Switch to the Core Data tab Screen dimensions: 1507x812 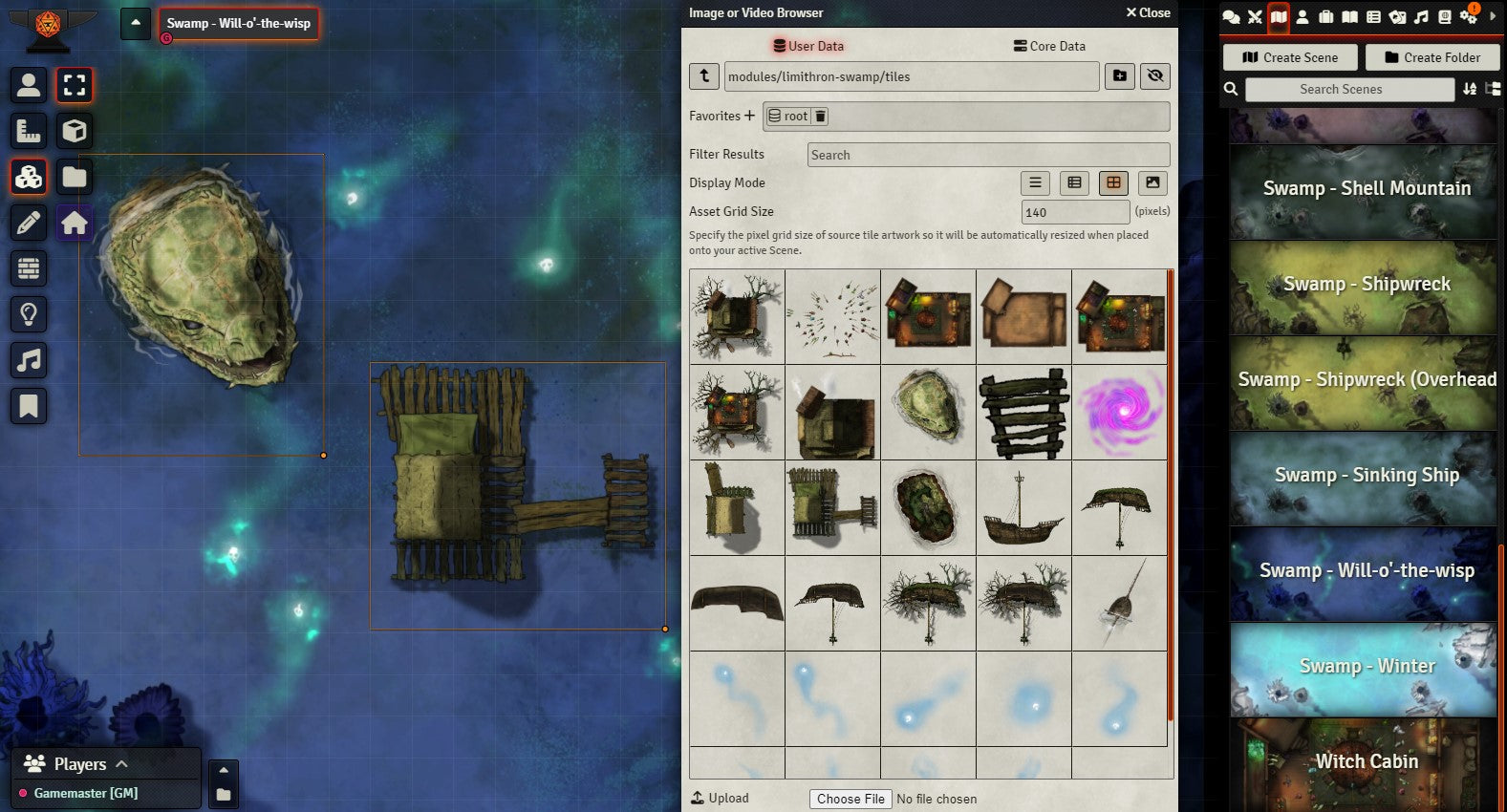pos(1049,46)
